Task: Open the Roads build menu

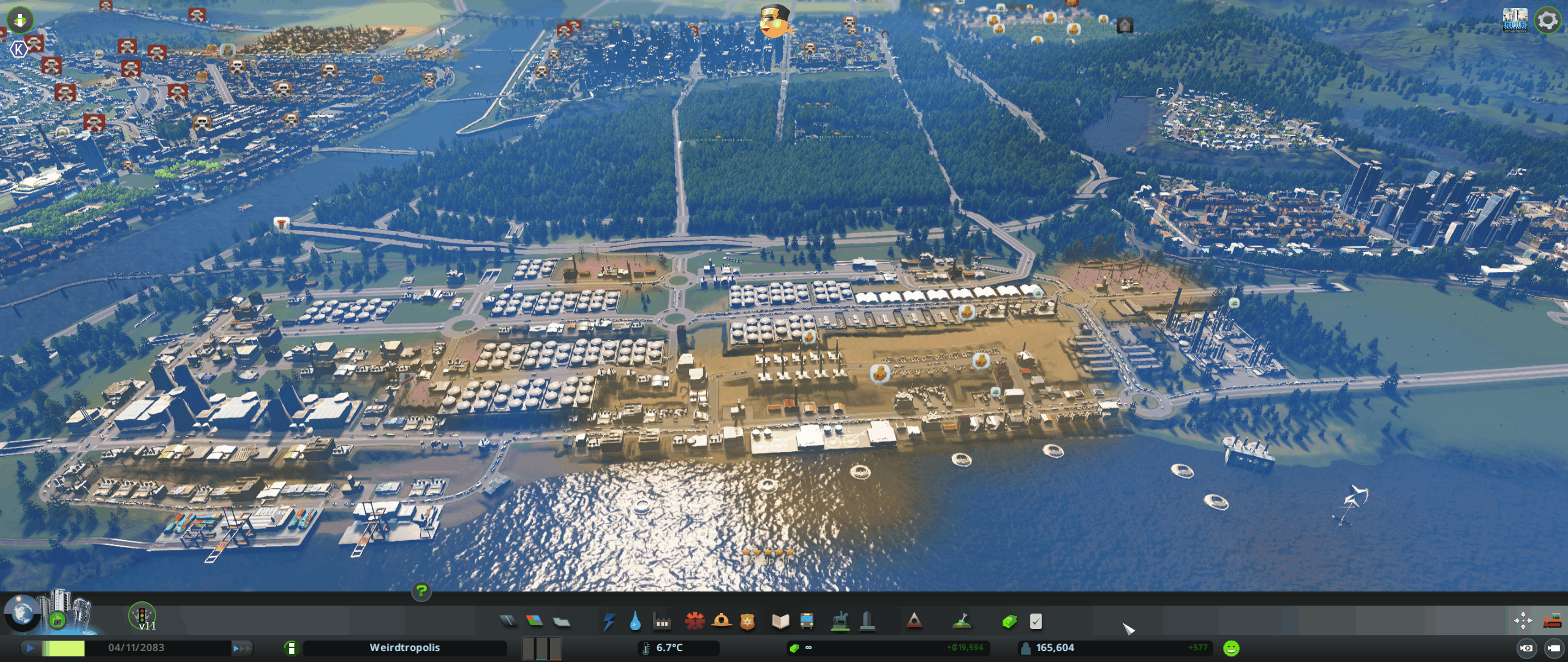Action: (508, 622)
